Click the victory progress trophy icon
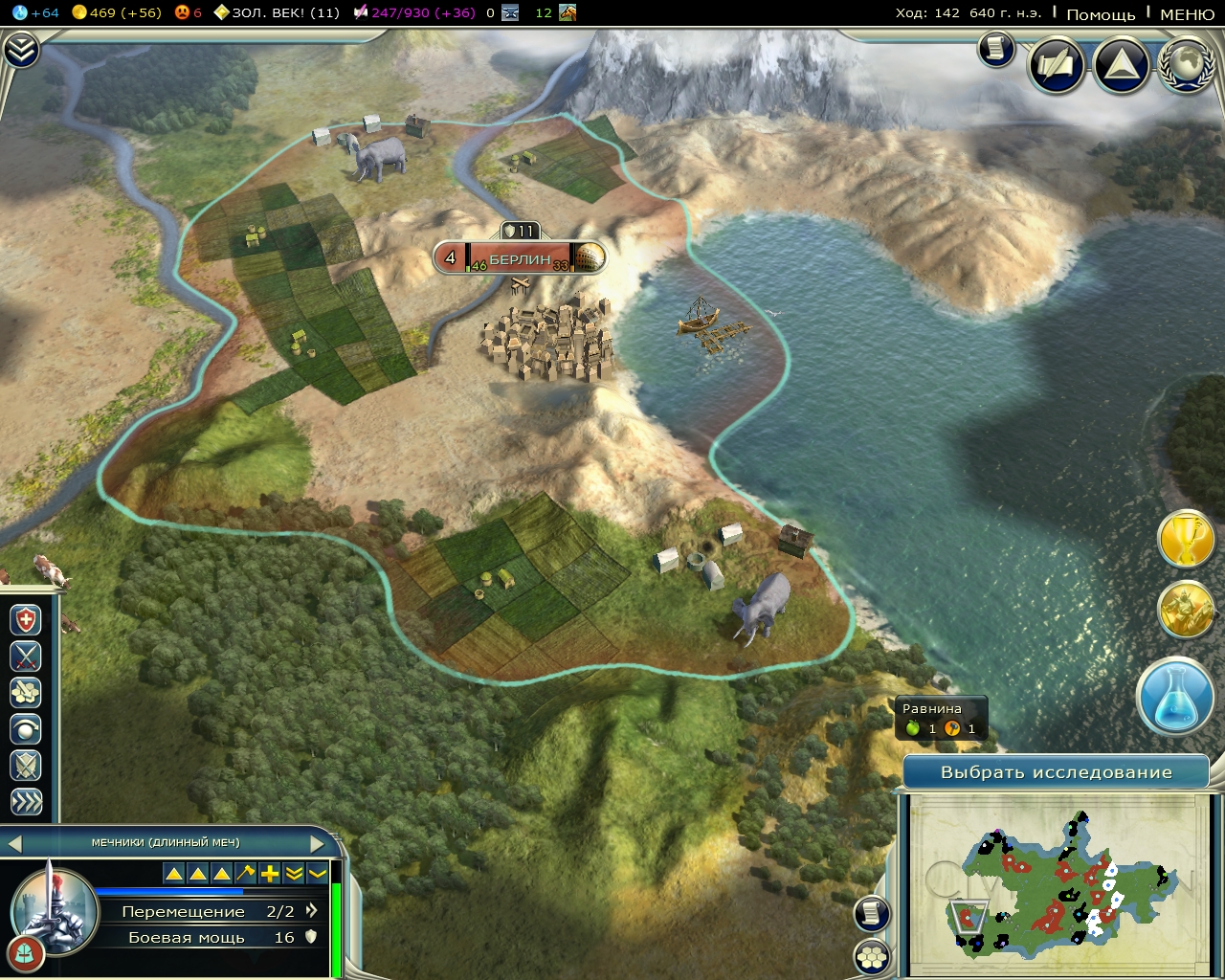The image size is (1225, 980). point(1187,539)
